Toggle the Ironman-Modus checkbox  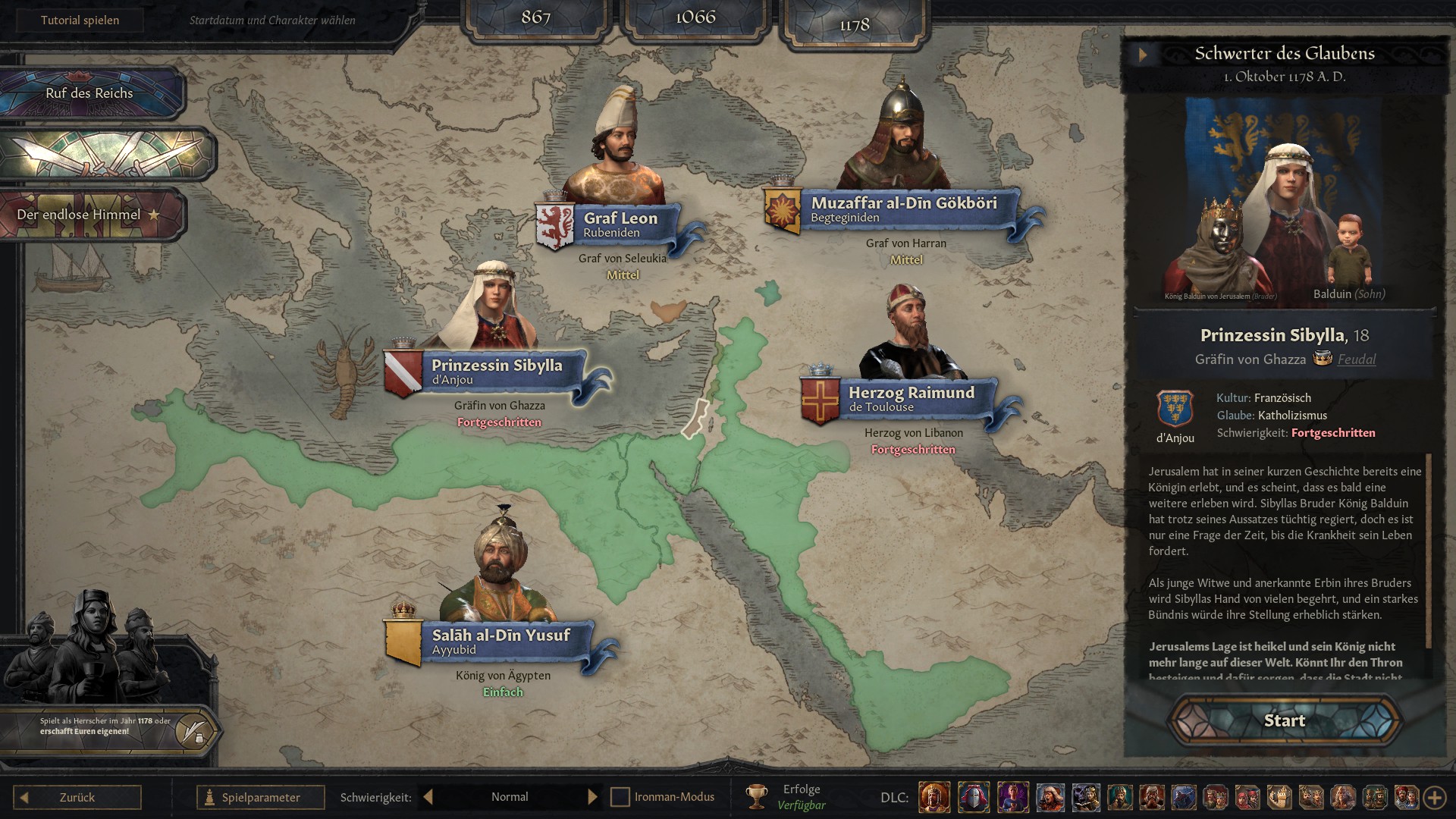point(620,797)
